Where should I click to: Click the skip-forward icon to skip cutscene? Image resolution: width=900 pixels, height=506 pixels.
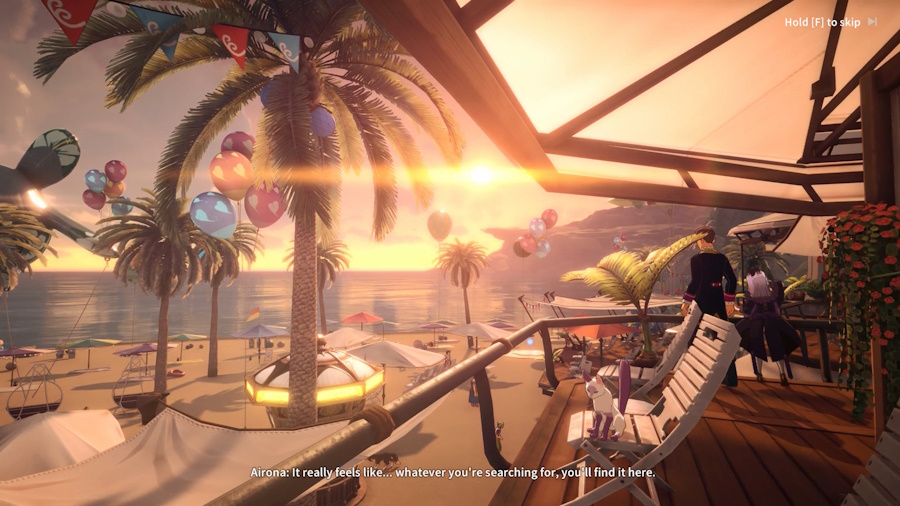(872, 22)
